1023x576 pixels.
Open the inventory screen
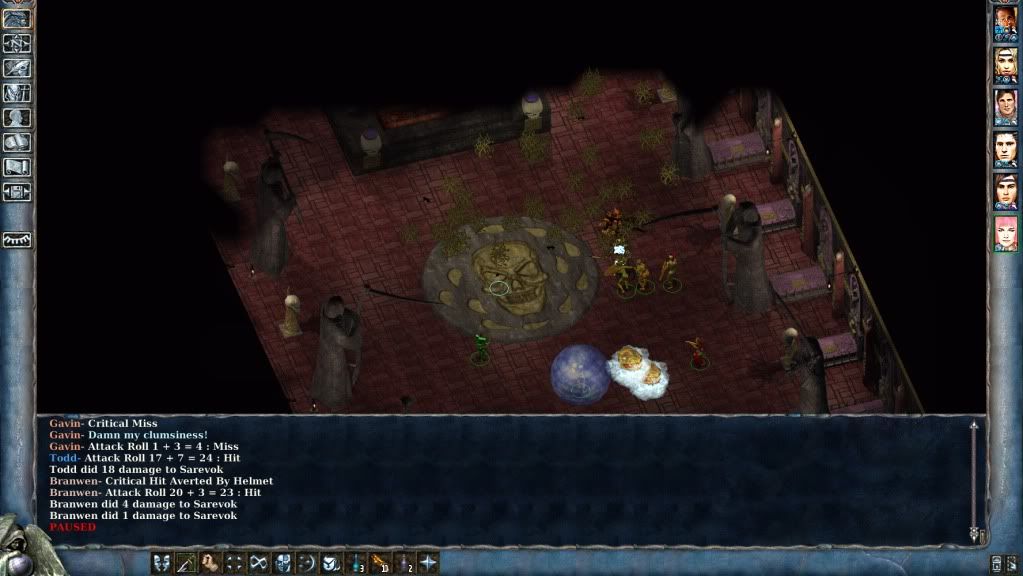[x=17, y=93]
